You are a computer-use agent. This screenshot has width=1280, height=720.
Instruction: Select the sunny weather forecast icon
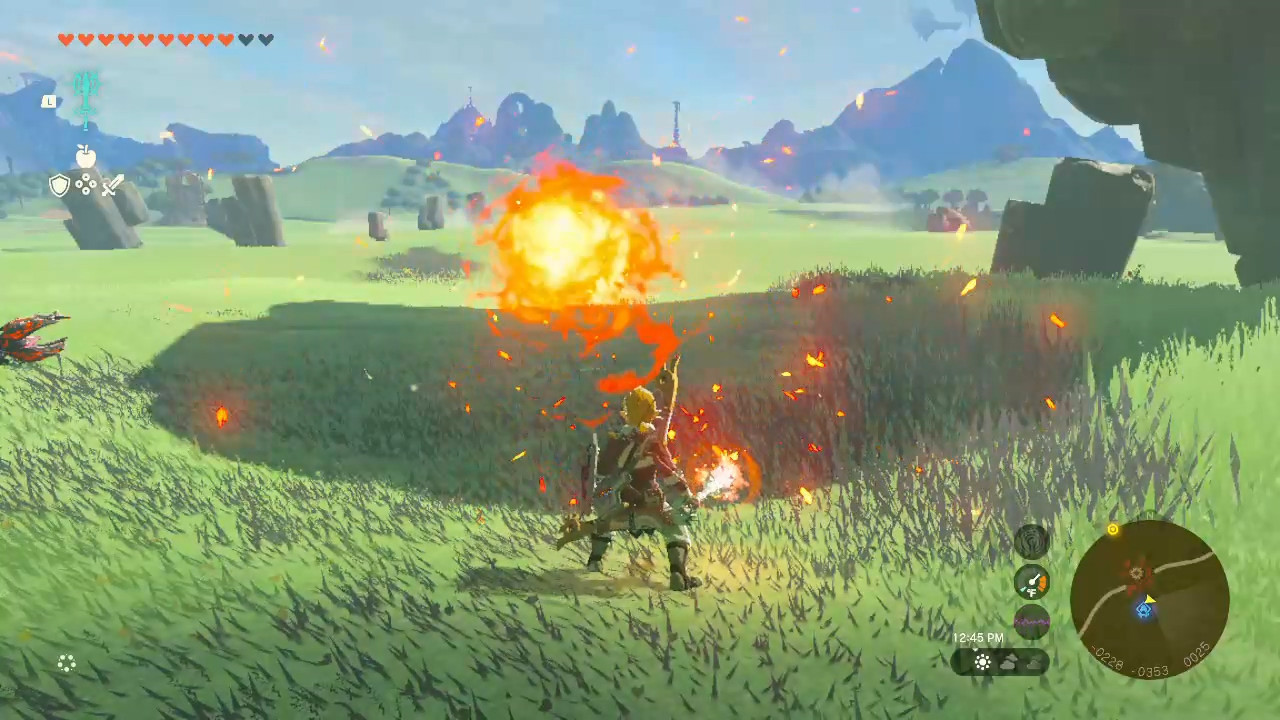coord(982,661)
